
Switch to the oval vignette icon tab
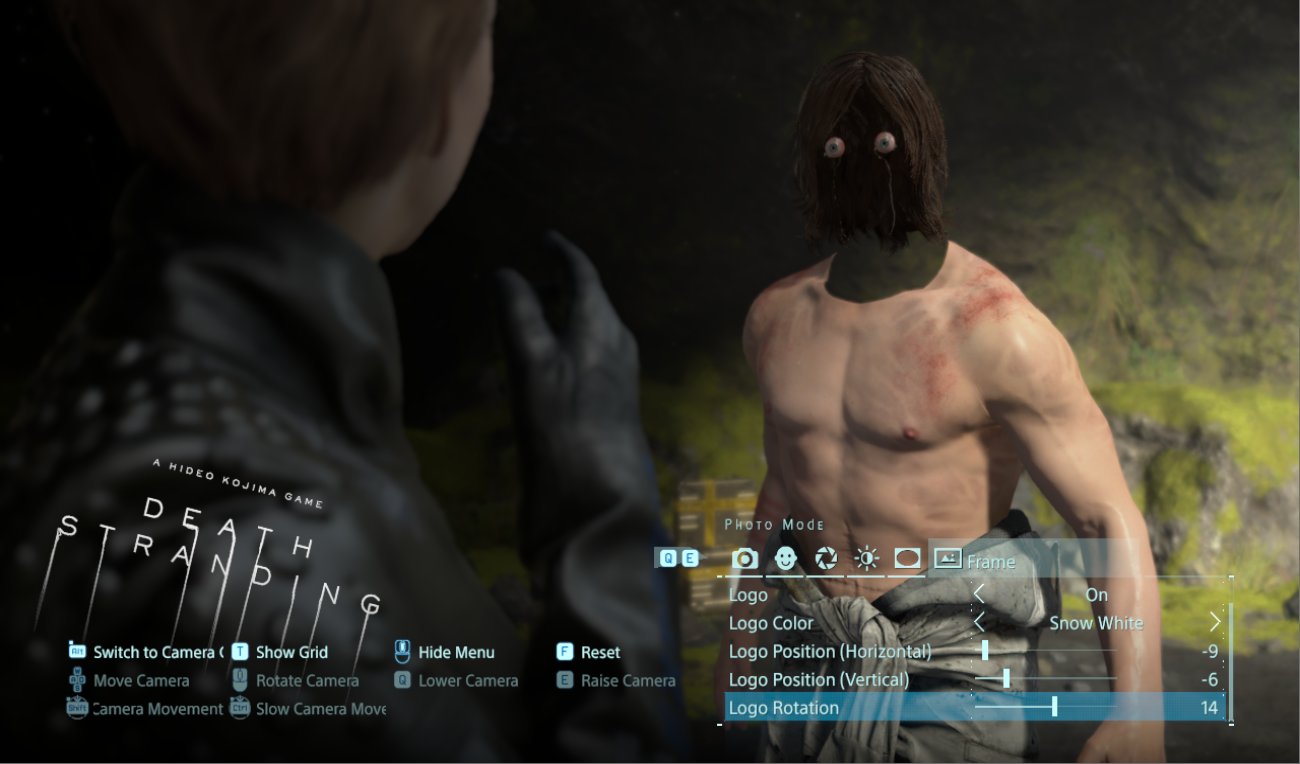[907, 559]
